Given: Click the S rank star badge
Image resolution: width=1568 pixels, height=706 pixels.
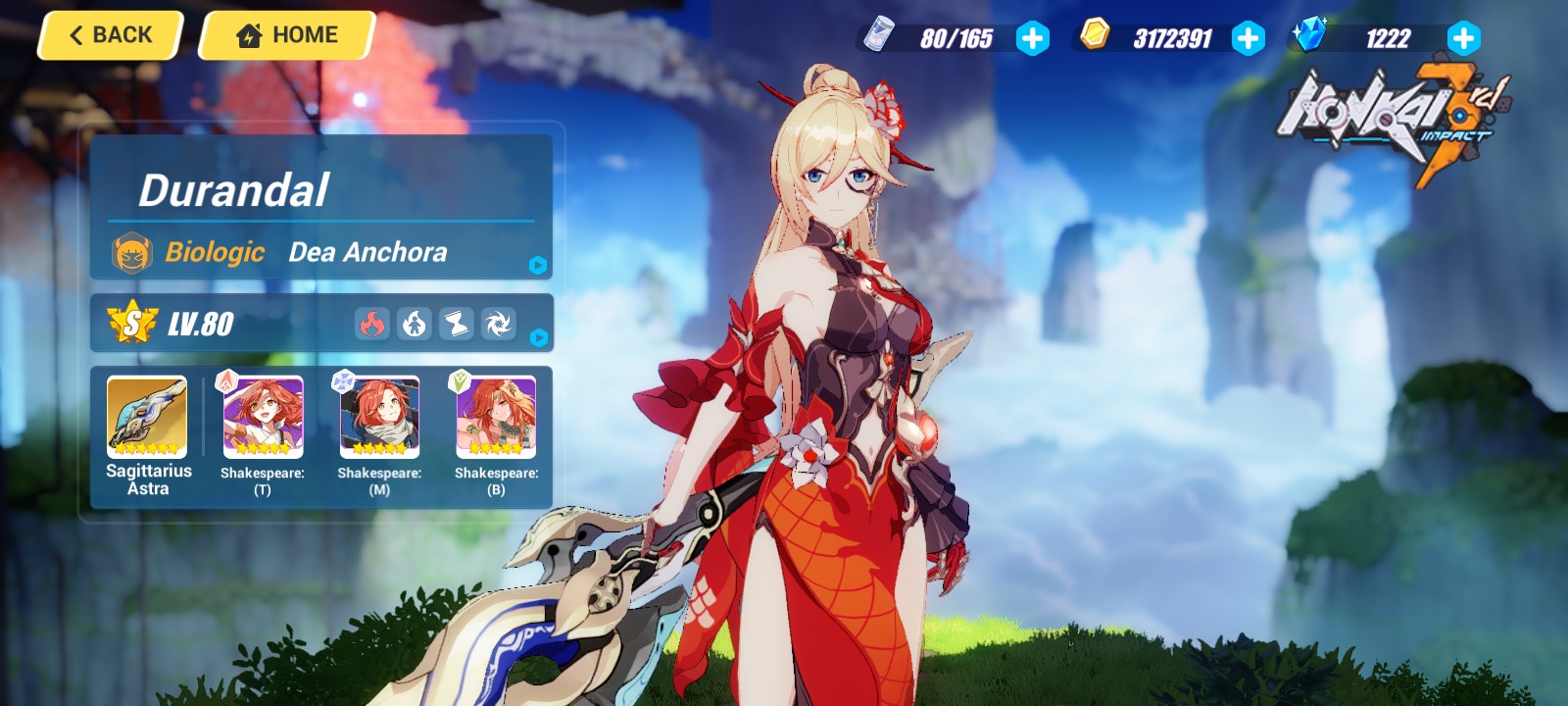Looking at the screenshot, I should [131, 324].
